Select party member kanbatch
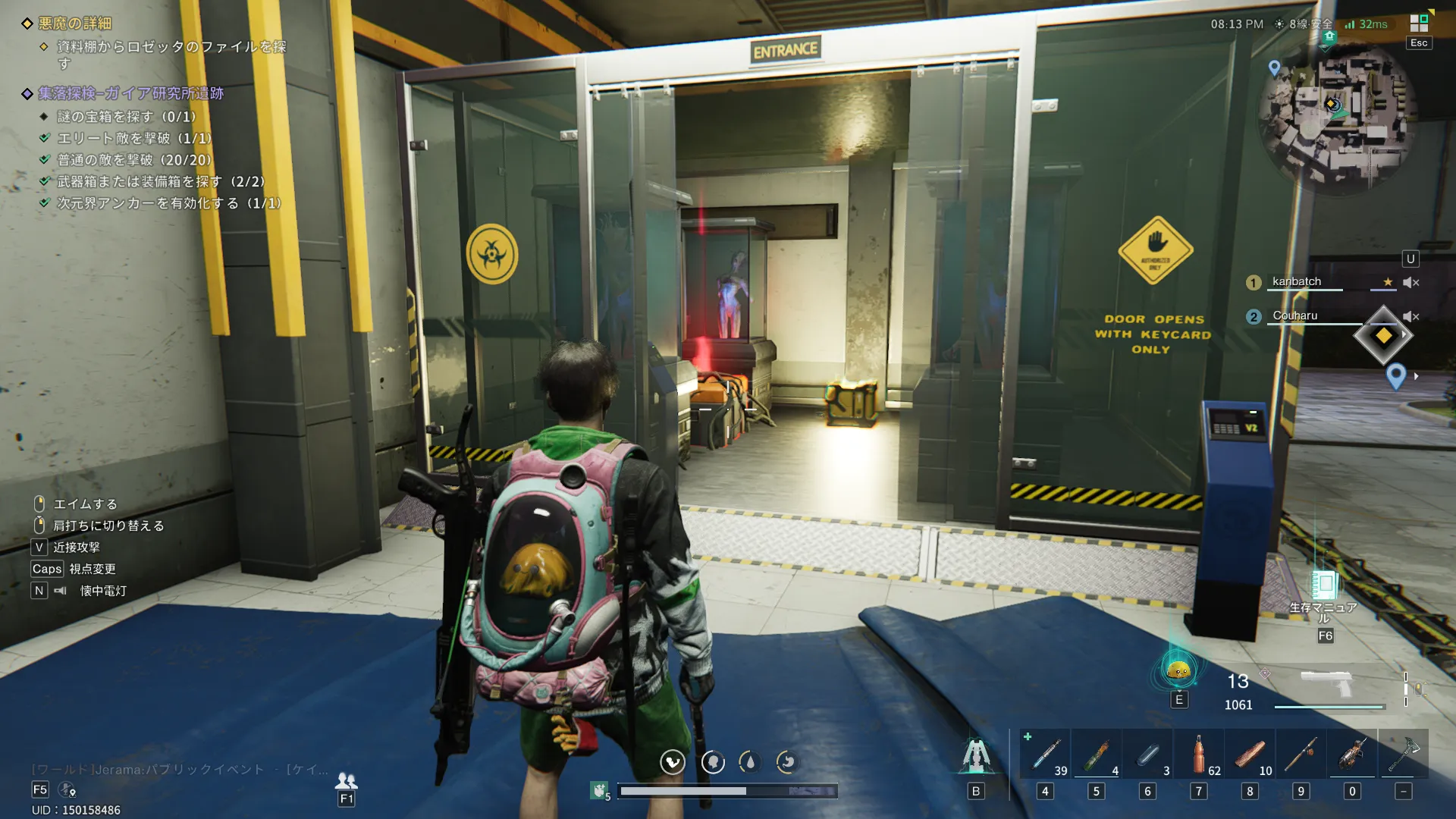 click(x=1297, y=282)
